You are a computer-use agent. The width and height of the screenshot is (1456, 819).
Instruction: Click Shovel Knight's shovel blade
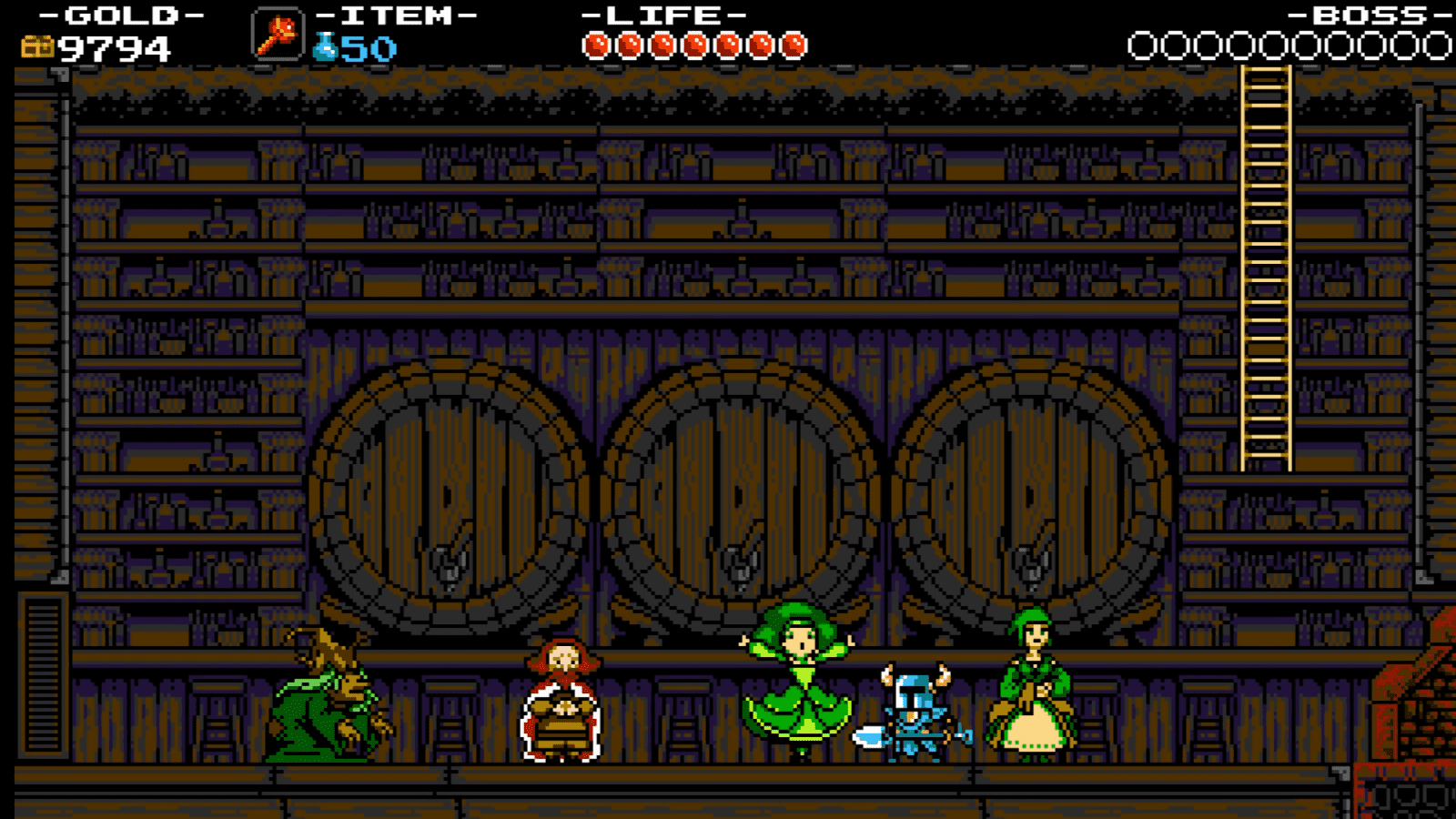tap(869, 735)
